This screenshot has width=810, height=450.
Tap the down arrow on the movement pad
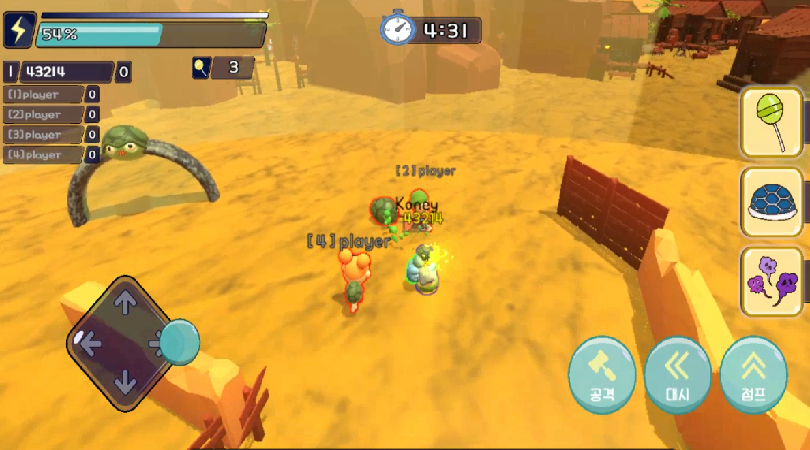[125, 382]
